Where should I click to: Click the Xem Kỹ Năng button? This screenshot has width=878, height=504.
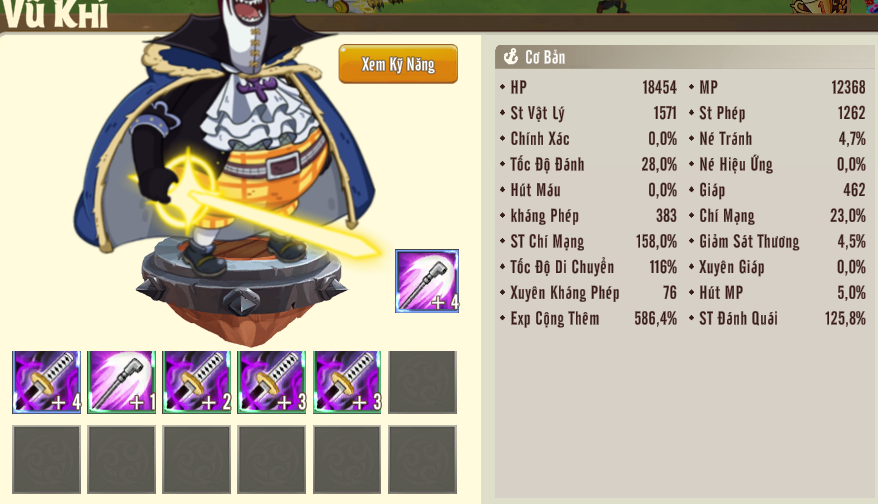[x=398, y=64]
